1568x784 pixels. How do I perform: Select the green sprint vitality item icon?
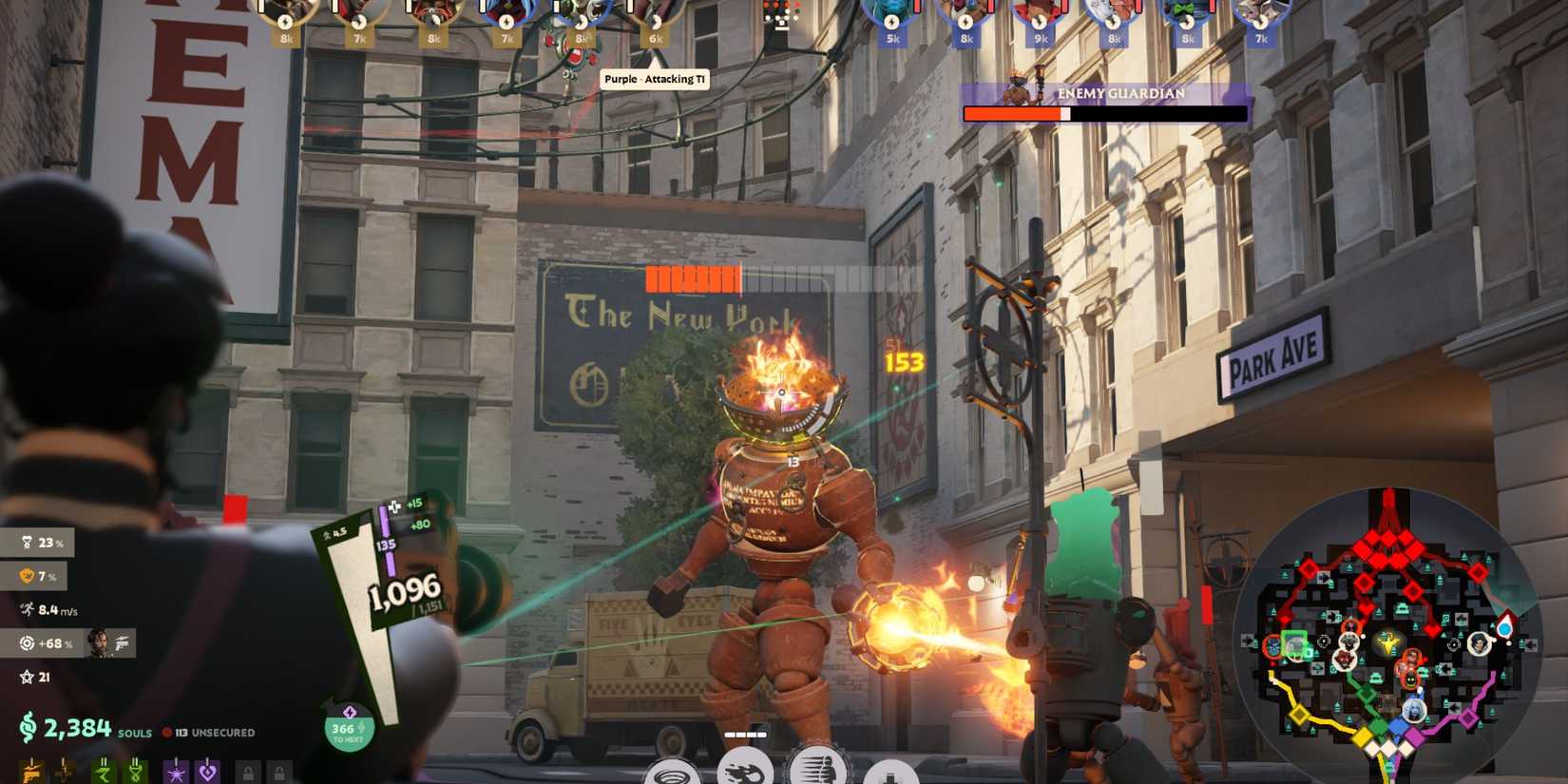point(102,773)
